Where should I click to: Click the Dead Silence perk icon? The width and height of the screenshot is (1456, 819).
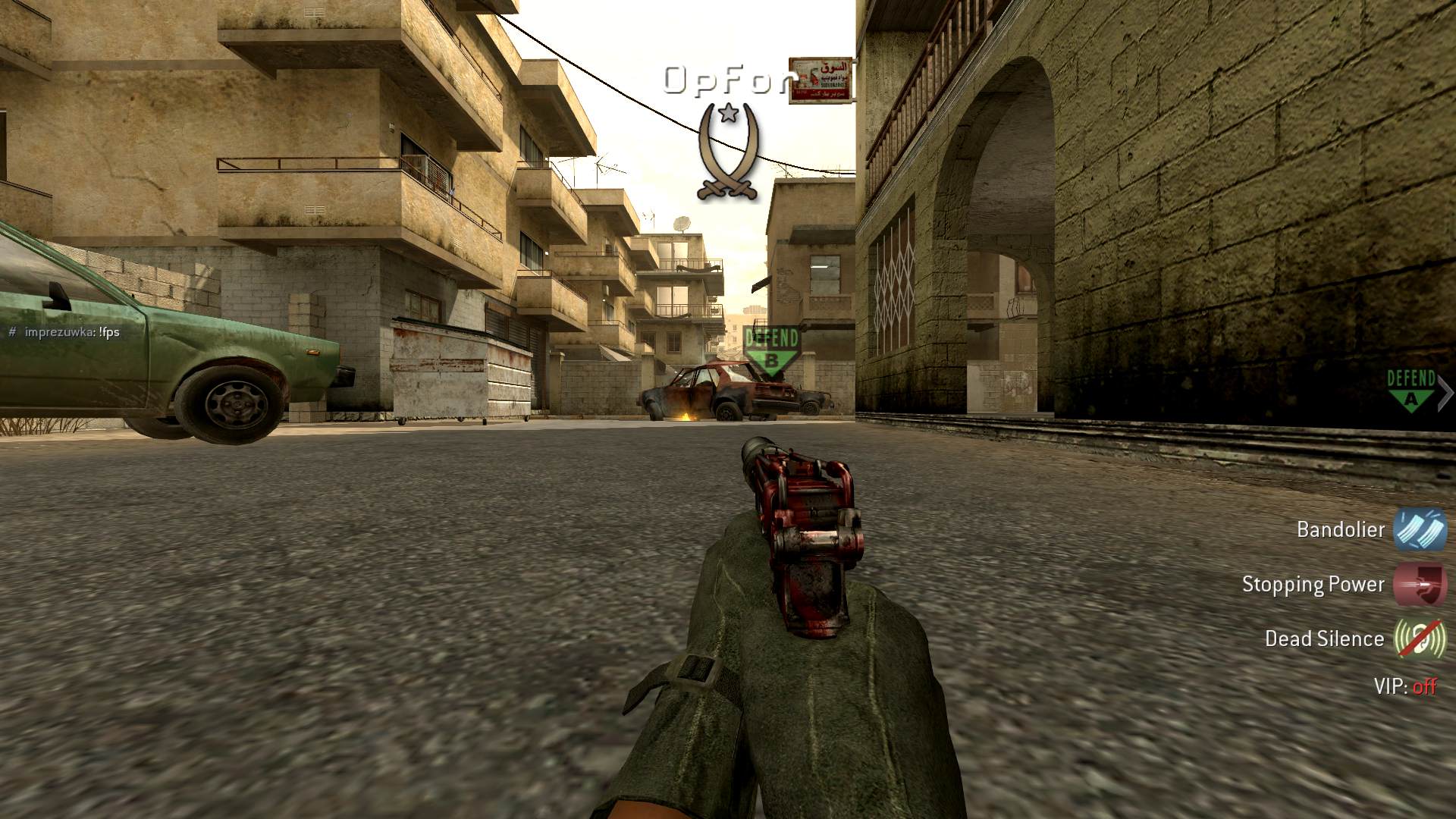coord(1420,639)
